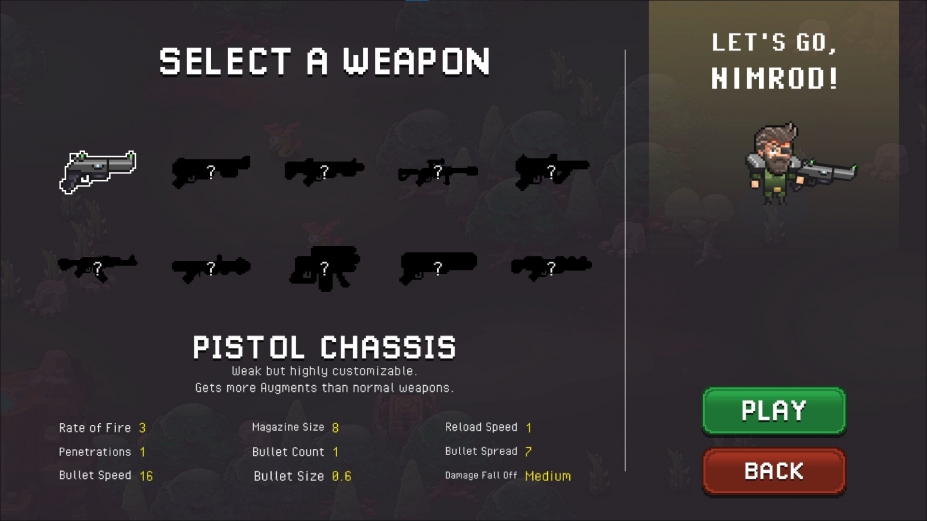Start the run with the green Play button

[x=774, y=411]
